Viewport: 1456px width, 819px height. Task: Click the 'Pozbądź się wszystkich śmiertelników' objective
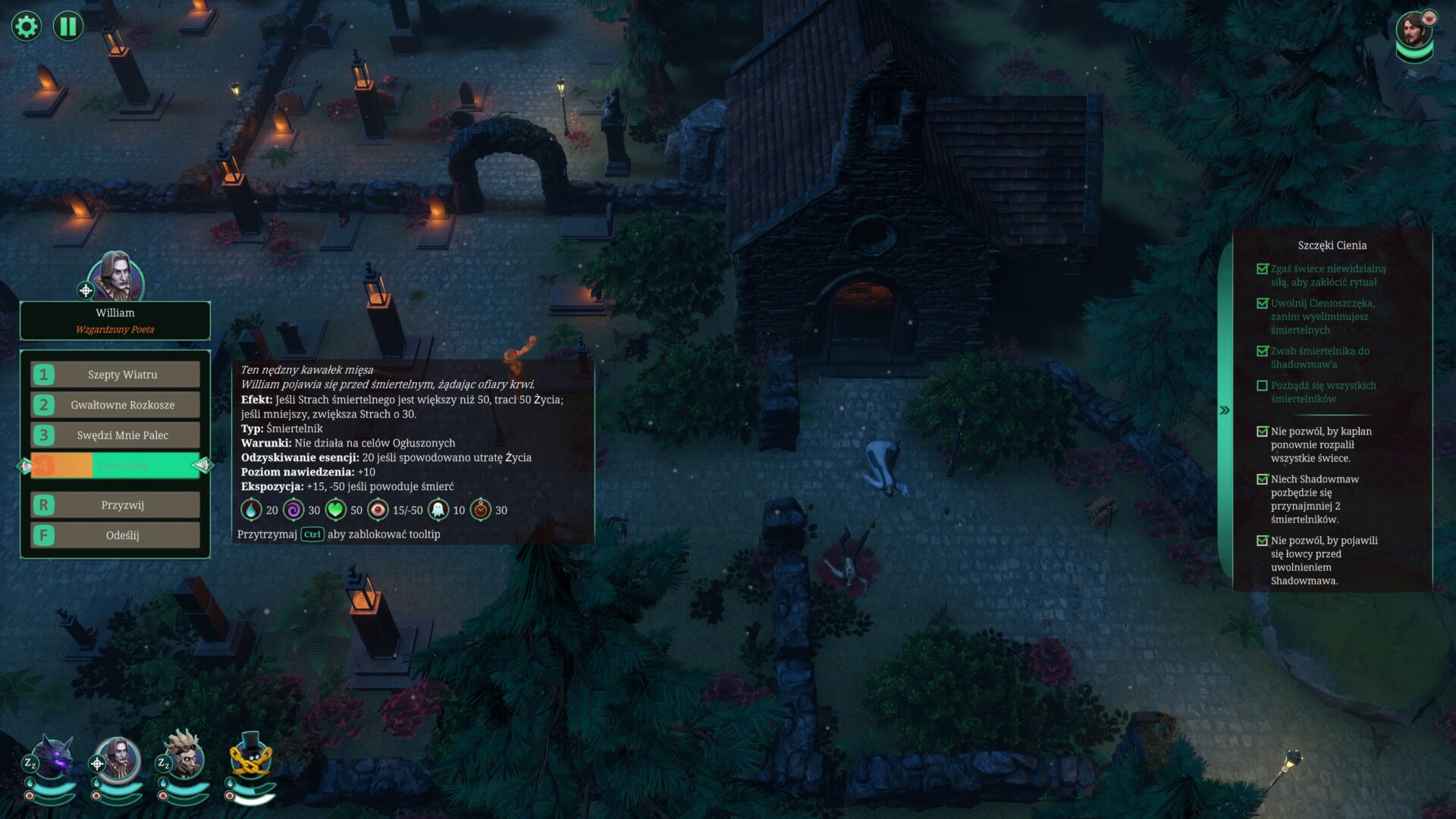pos(1323,392)
